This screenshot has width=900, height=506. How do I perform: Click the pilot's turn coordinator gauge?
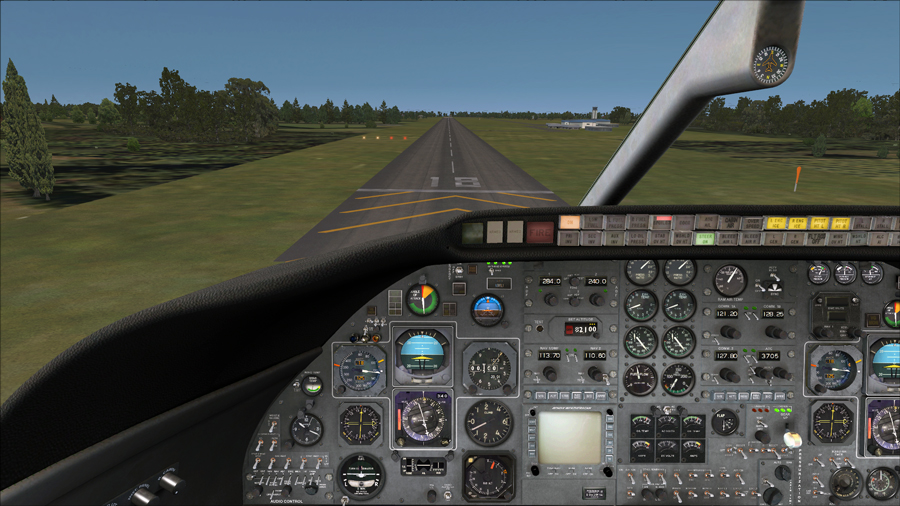[361, 474]
